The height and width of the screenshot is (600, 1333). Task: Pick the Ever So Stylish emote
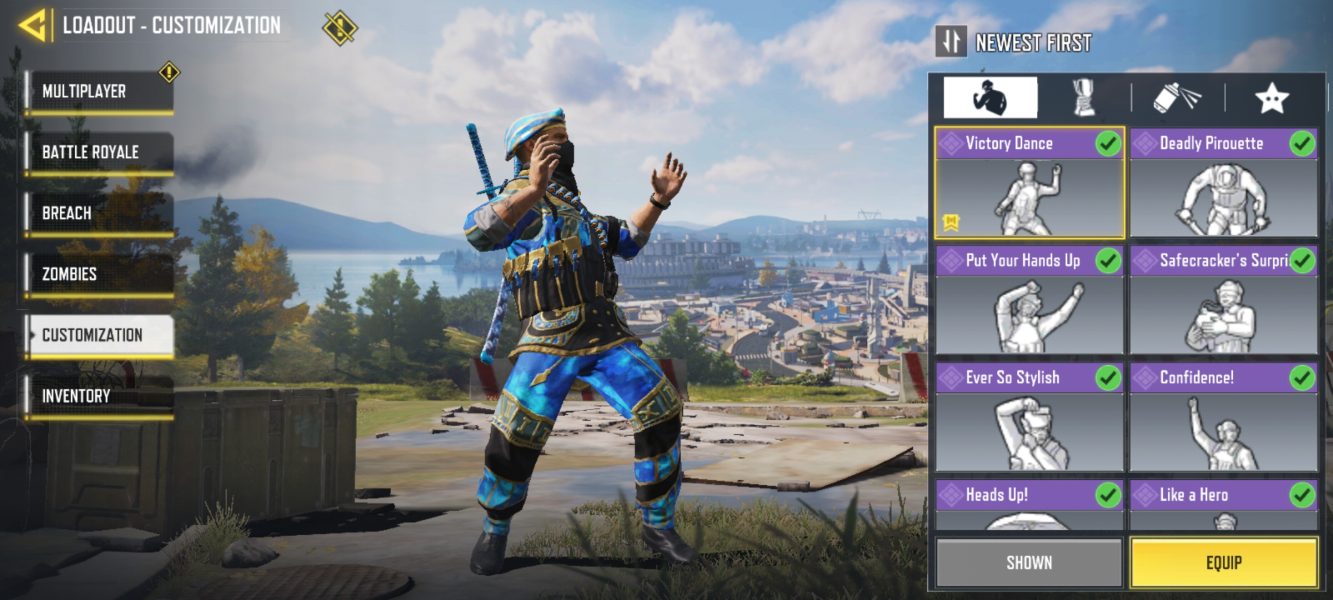1029,417
